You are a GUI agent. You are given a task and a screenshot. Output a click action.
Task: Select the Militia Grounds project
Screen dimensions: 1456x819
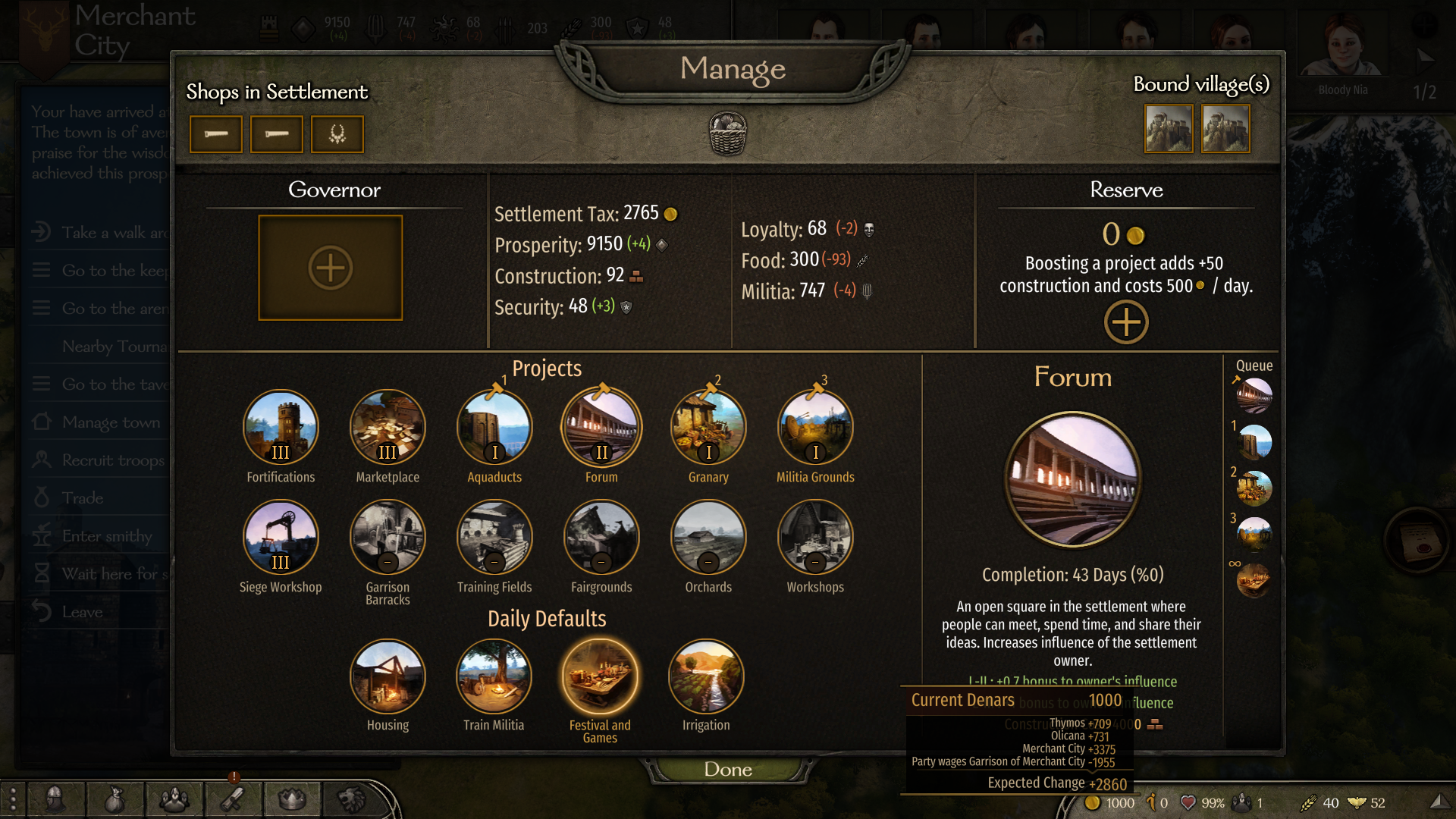click(815, 428)
